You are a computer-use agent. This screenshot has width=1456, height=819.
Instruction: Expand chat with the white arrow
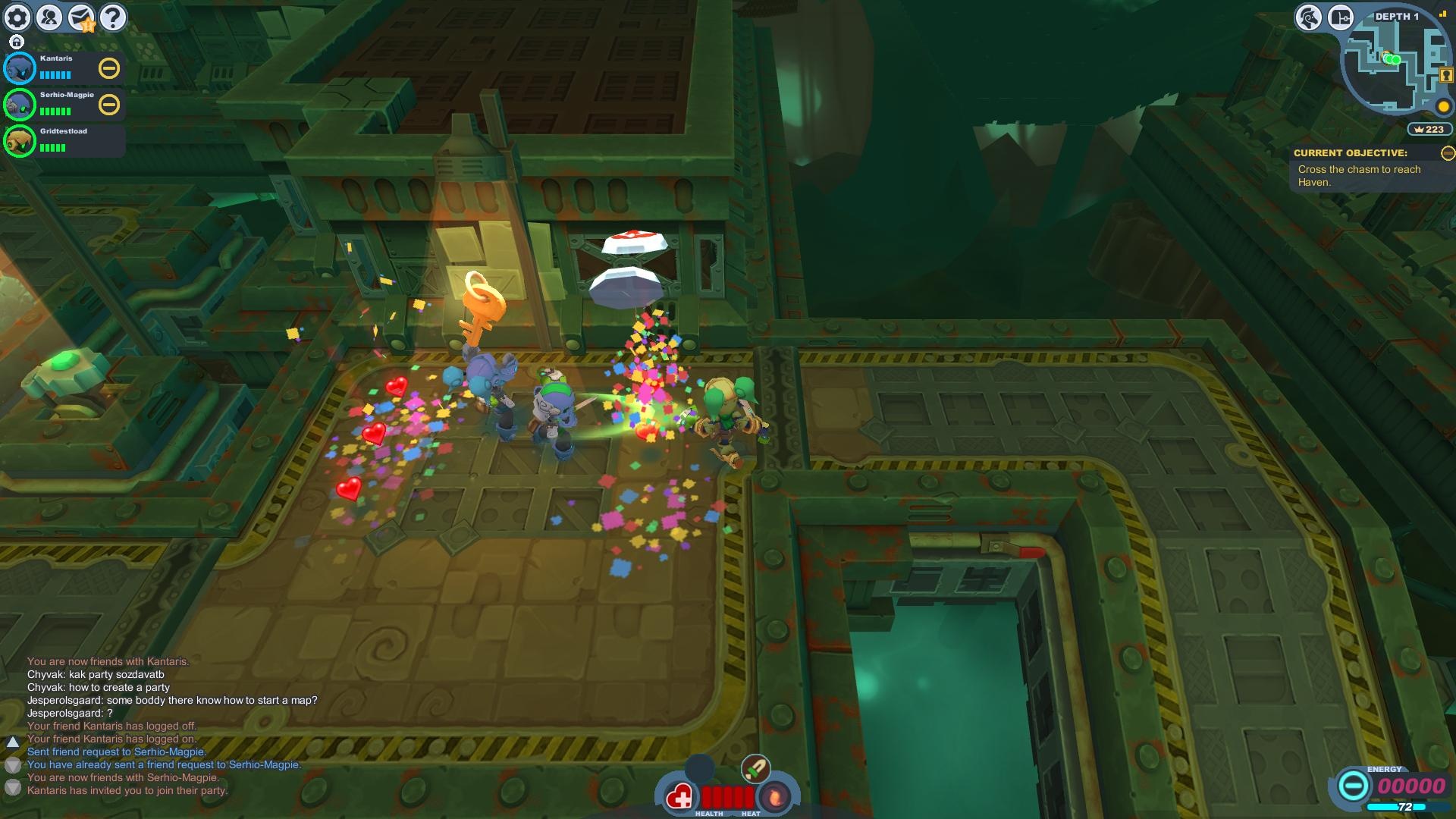13,742
